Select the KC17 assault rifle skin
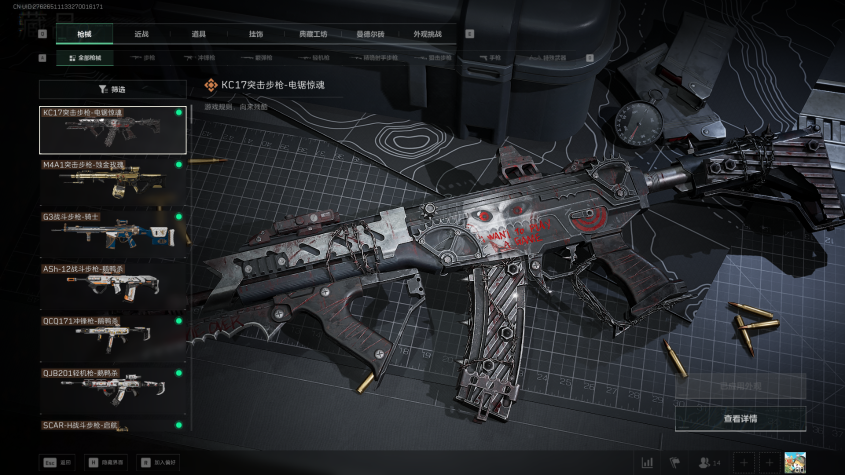 pos(112,130)
